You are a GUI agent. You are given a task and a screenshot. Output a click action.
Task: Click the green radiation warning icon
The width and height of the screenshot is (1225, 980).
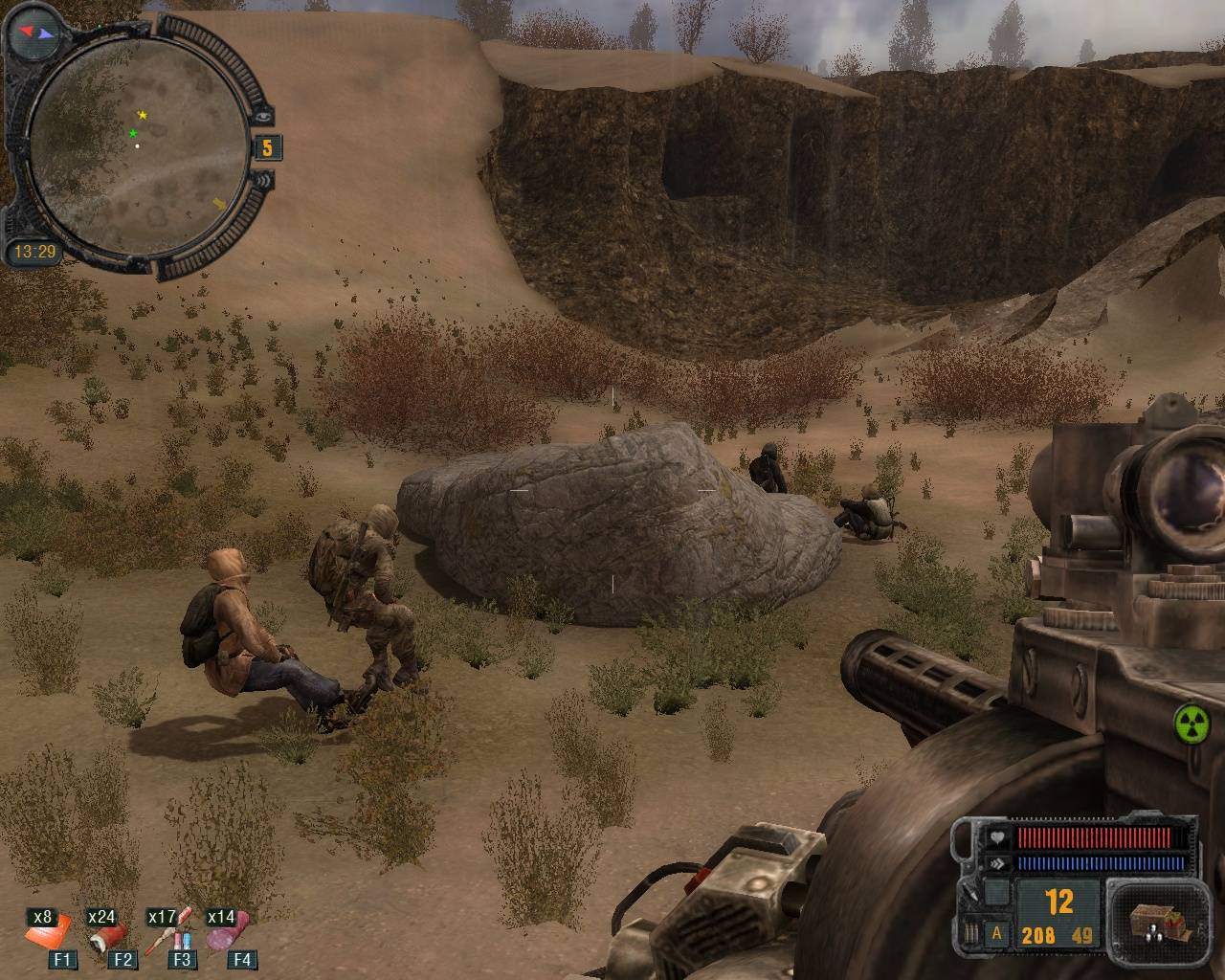pyautogui.click(x=1191, y=722)
